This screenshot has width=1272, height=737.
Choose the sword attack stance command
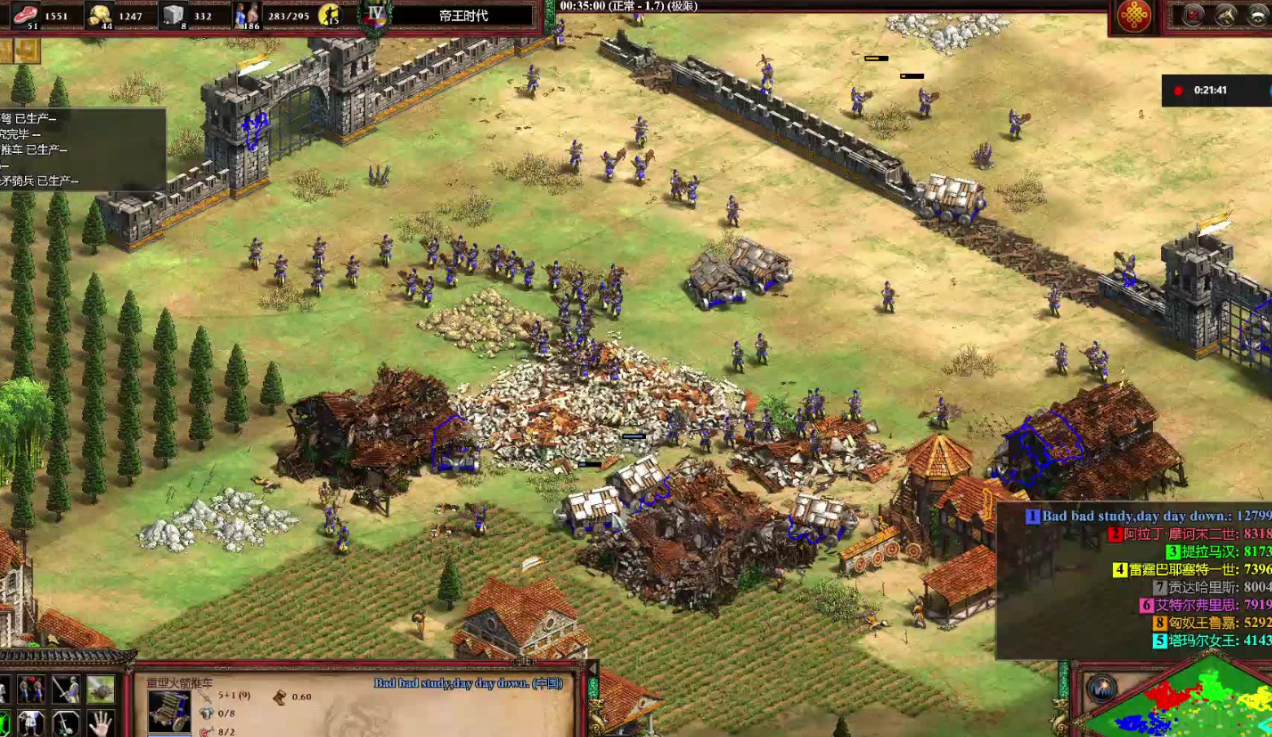[x=66, y=689]
